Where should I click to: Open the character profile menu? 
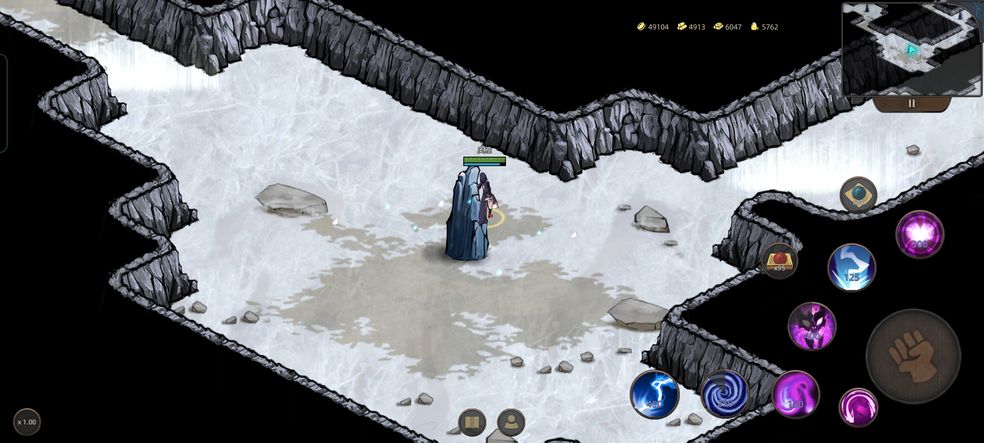click(511, 422)
